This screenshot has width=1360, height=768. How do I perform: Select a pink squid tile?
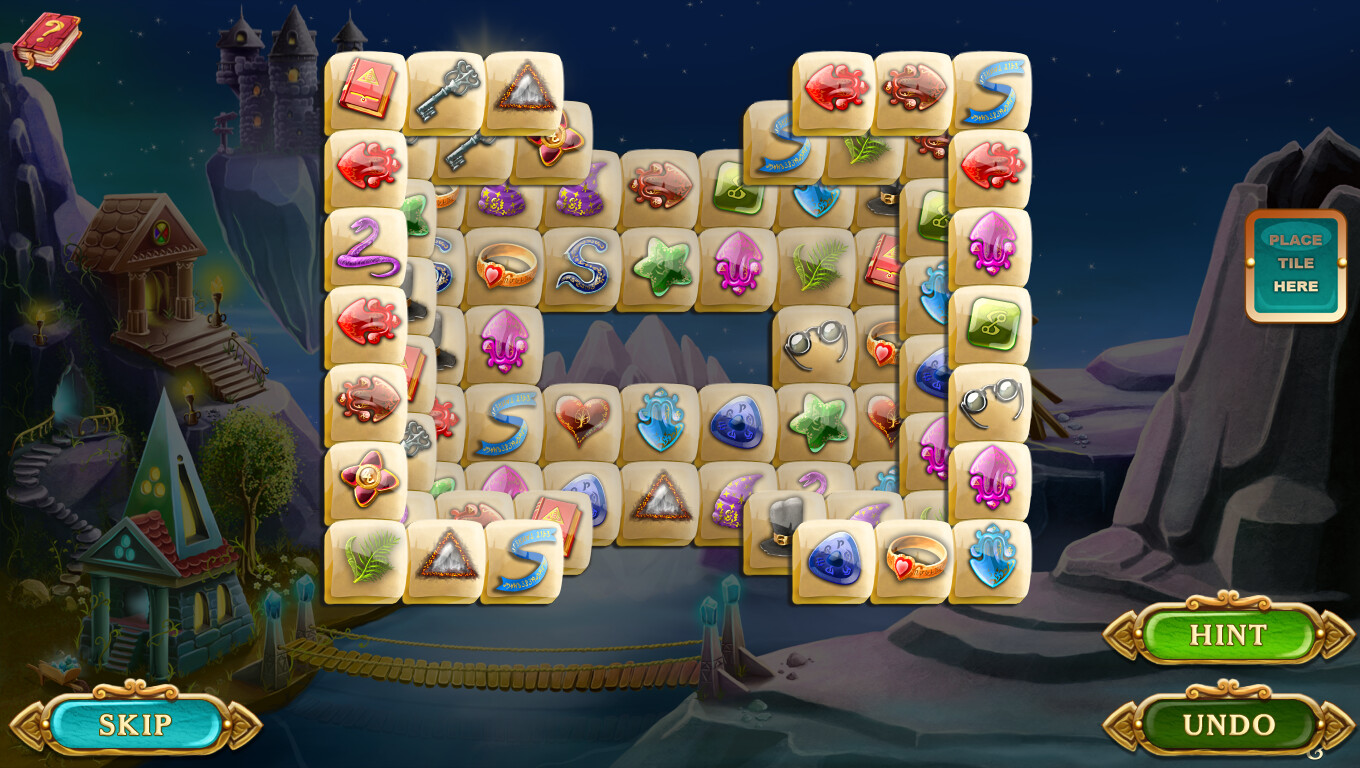[x=737, y=265]
